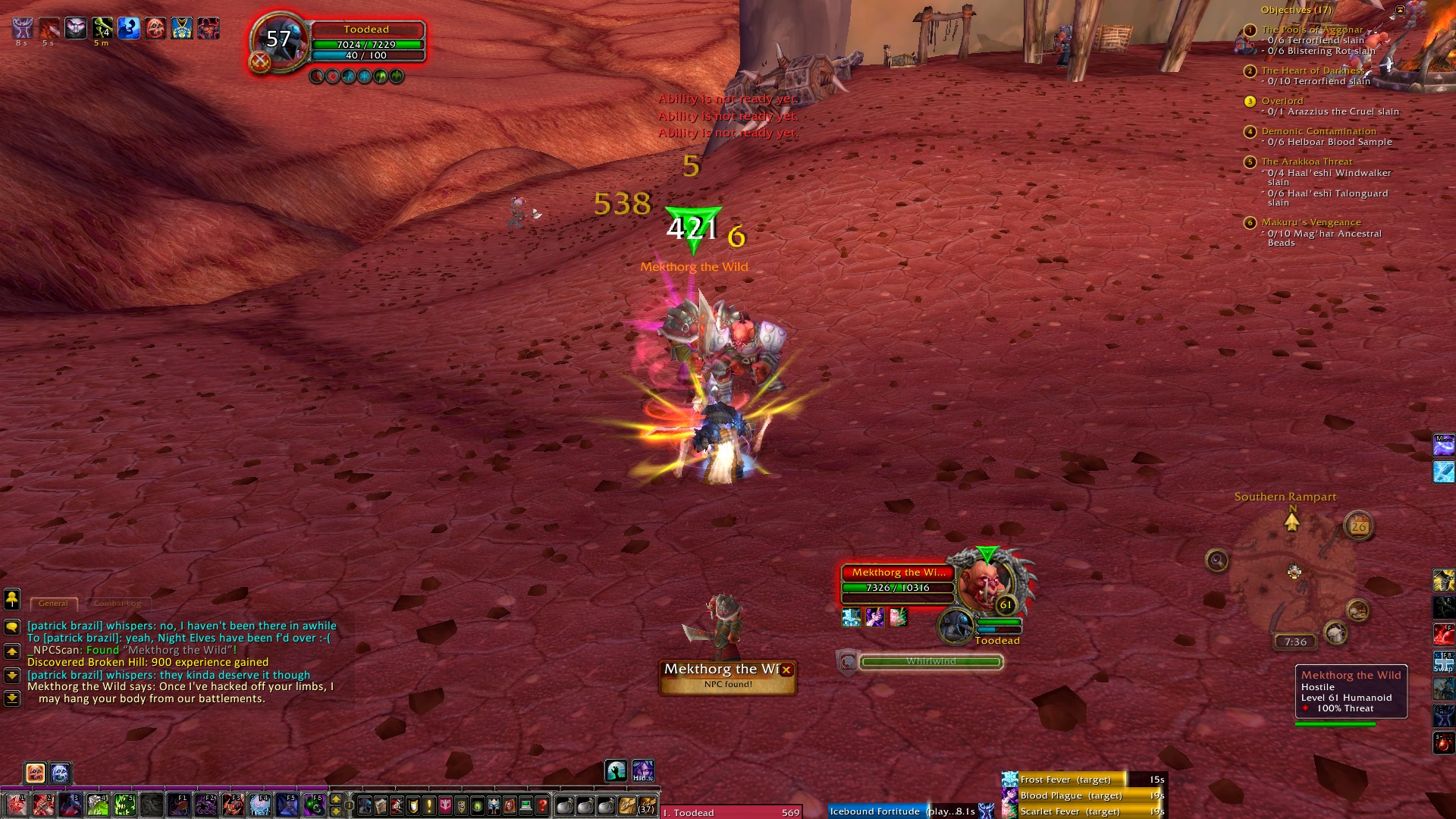Close the Mekthorg NPC found alert
The image size is (1456, 819).
pyautogui.click(x=786, y=670)
